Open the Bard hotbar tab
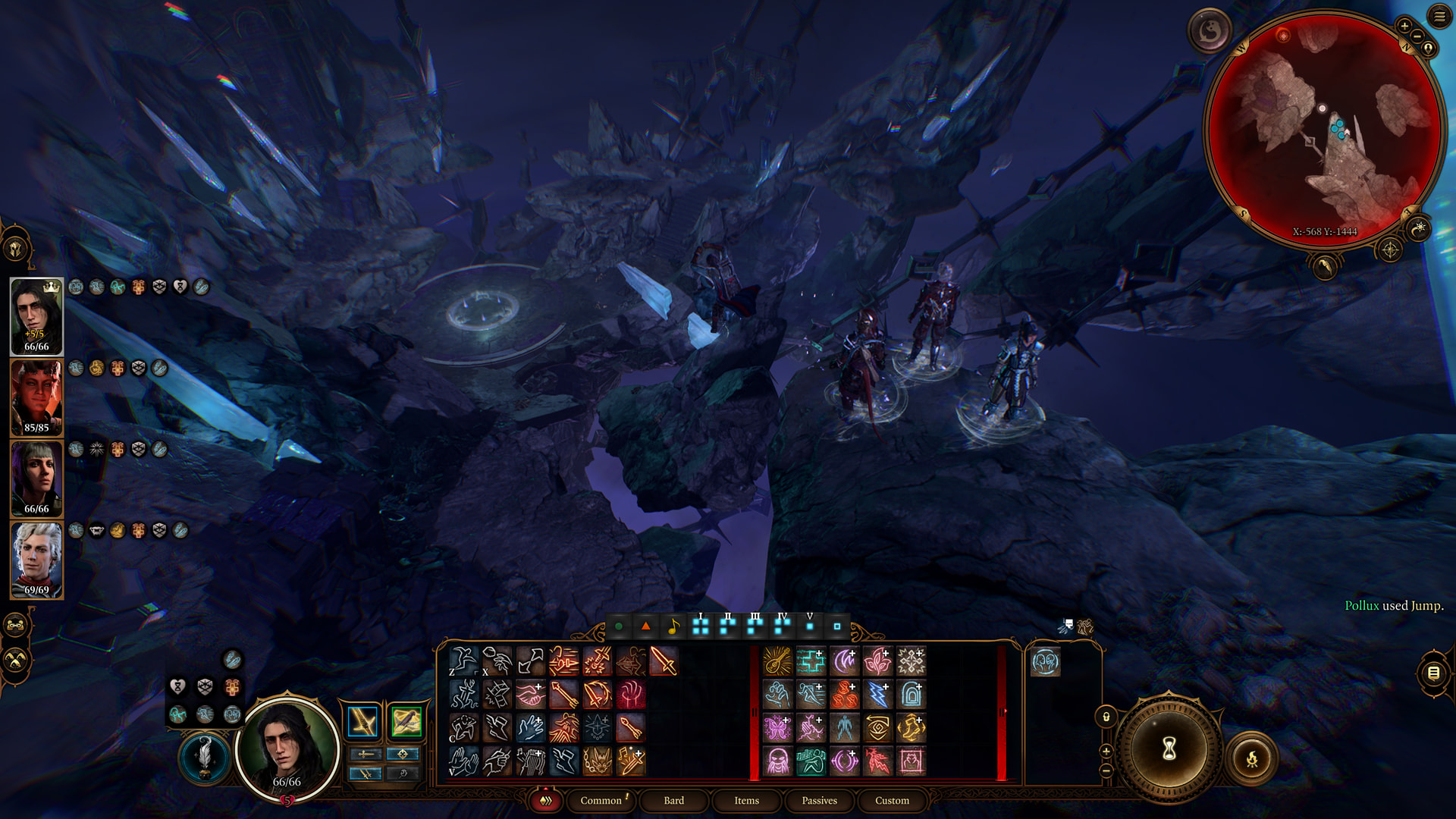 (x=673, y=800)
